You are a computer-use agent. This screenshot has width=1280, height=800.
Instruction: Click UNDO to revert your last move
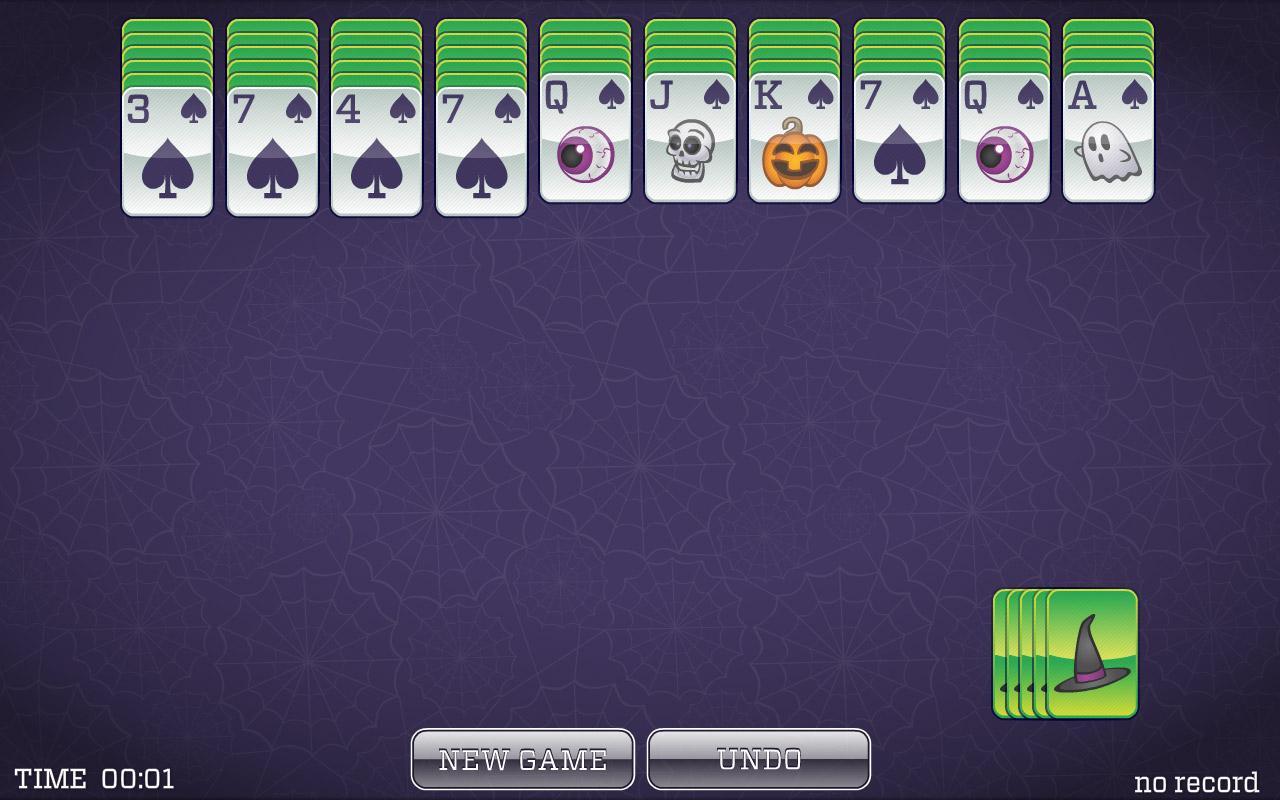click(759, 757)
